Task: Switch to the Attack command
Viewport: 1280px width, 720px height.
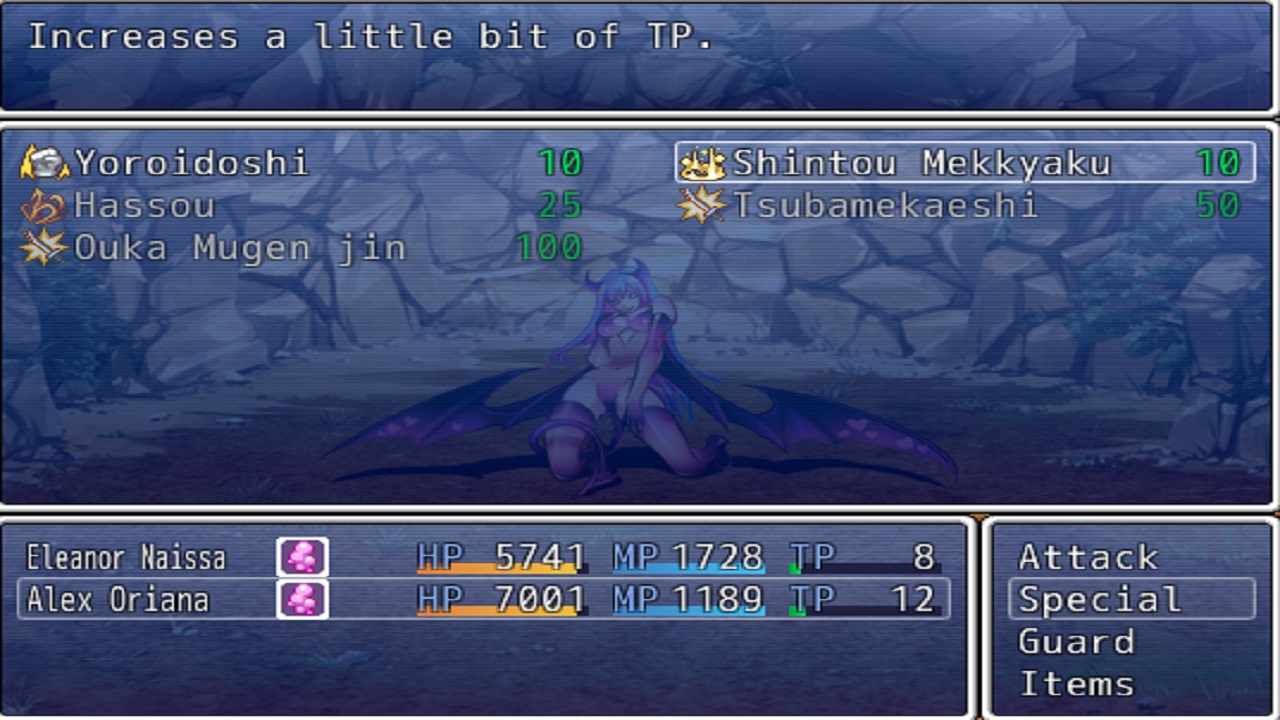Action: coord(1090,557)
